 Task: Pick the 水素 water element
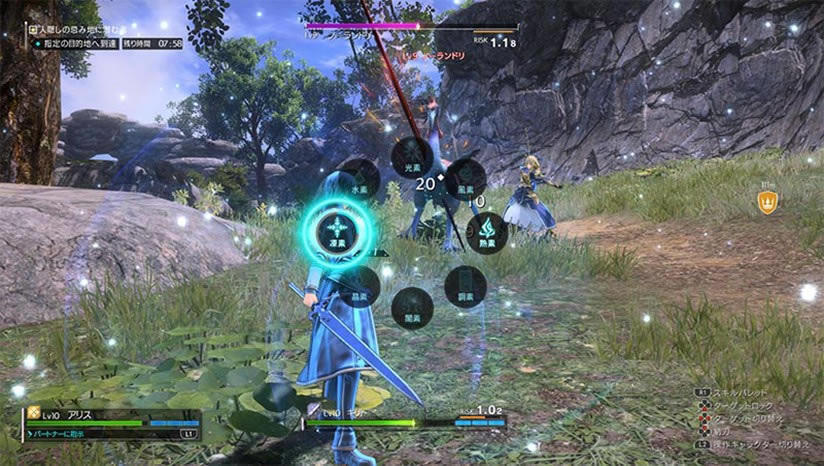pos(358,179)
